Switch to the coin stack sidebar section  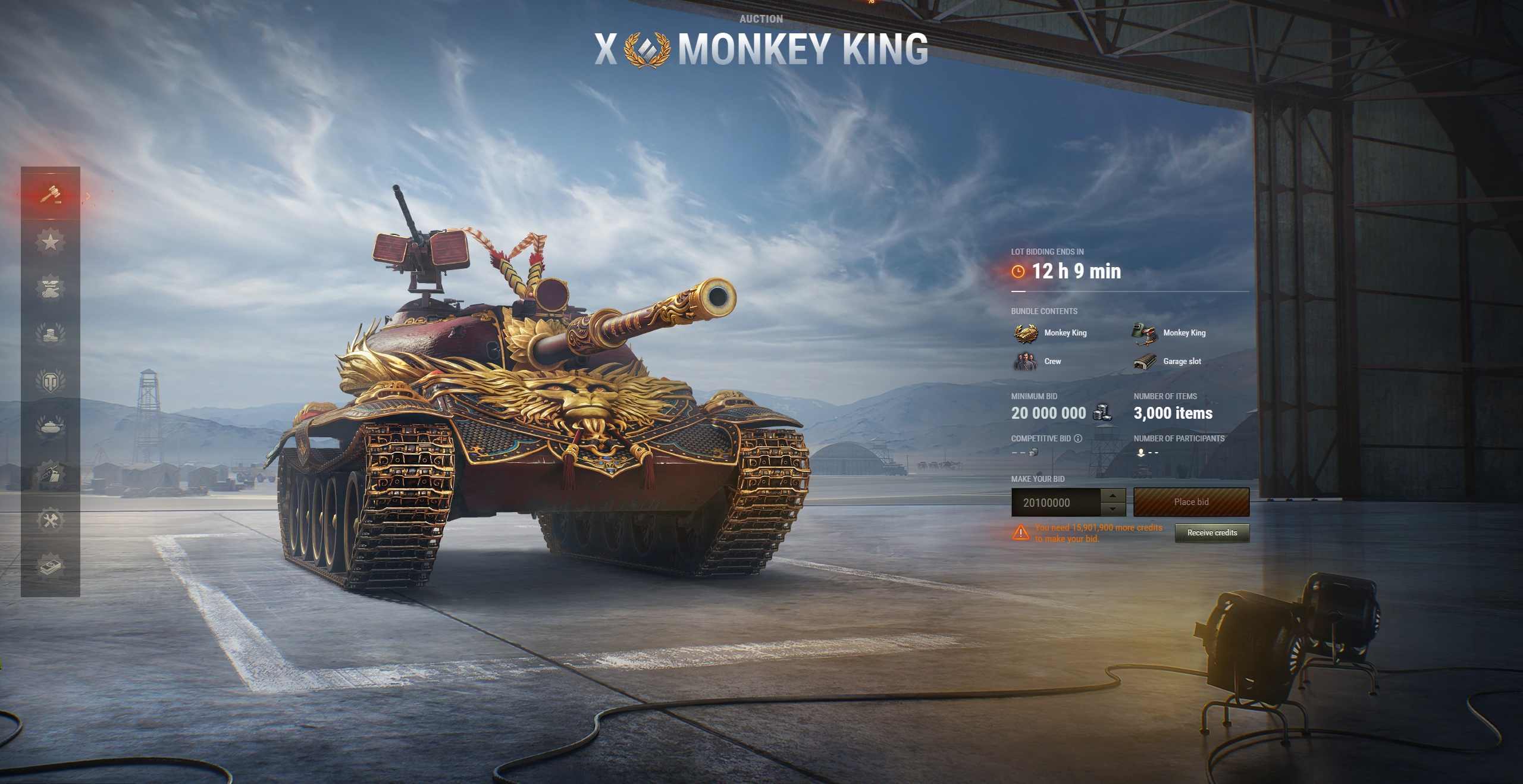(x=50, y=334)
